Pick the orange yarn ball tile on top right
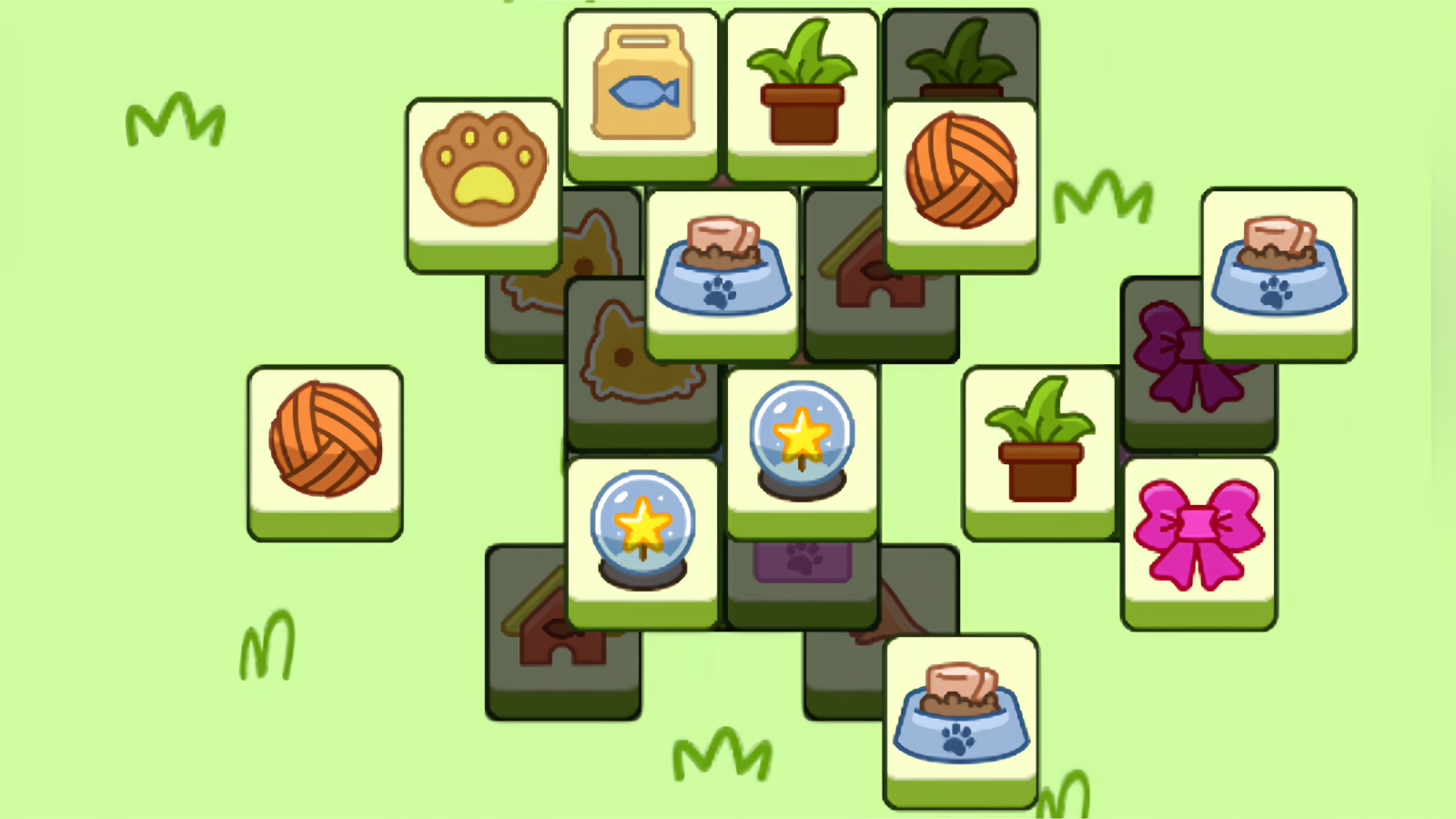The height and width of the screenshot is (819, 1456). click(961, 177)
